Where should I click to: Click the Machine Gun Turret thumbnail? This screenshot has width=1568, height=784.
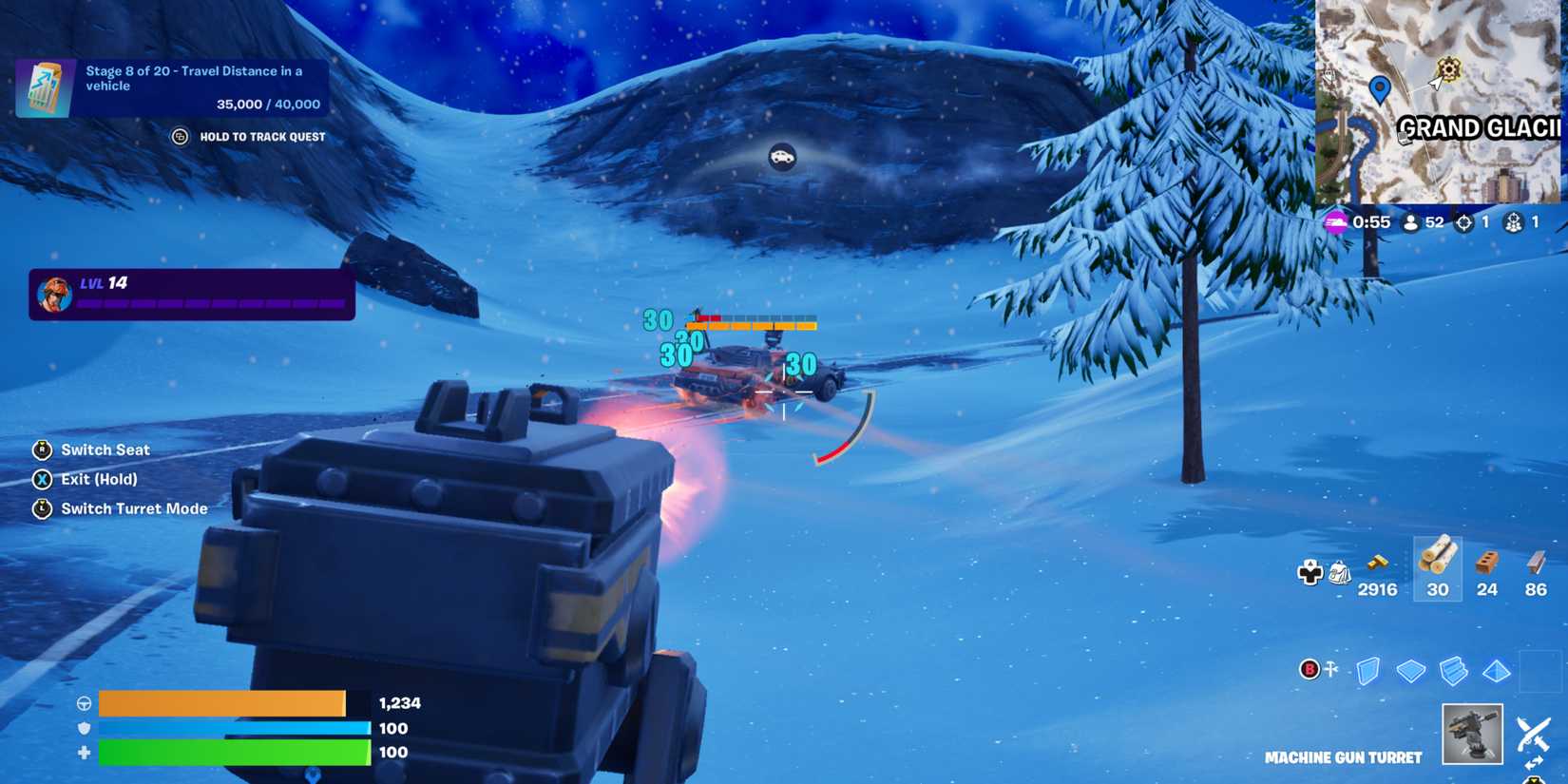pyautogui.click(x=1473, y=736)
